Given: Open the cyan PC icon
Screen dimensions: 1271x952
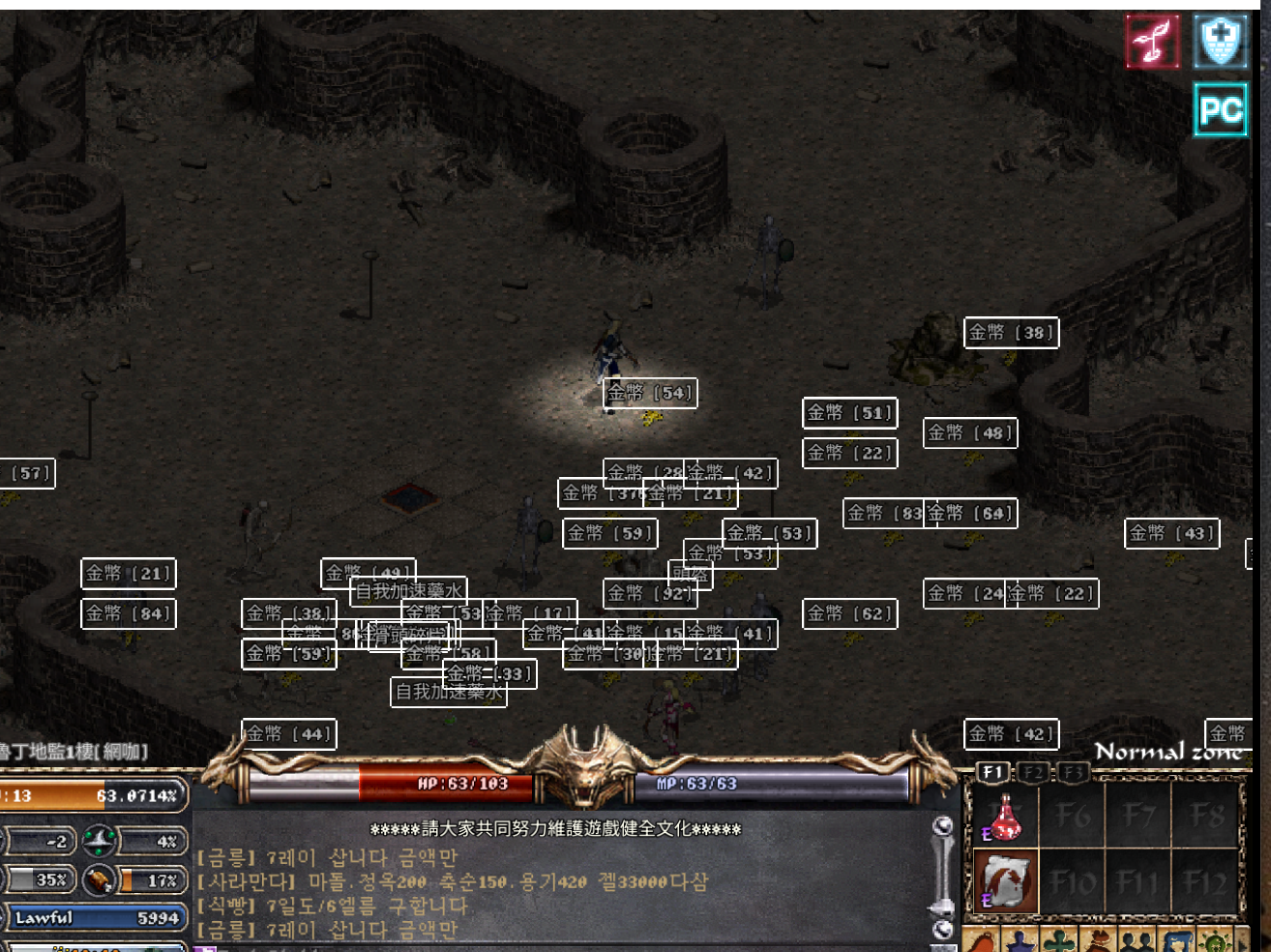Looking at the screenshot, I should 1220,110.
